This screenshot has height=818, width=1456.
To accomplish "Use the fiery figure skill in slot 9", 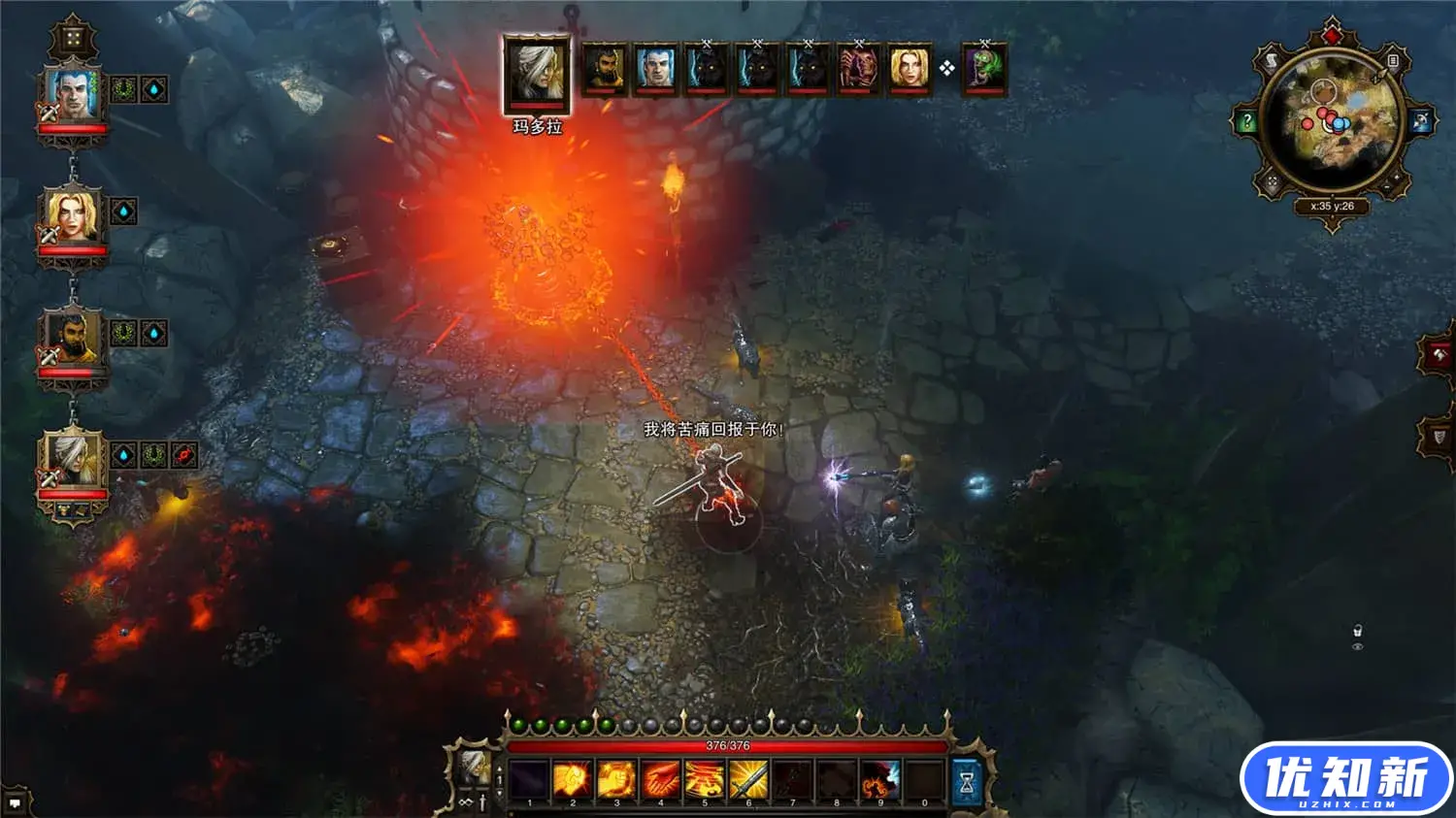I will (880, 780).
